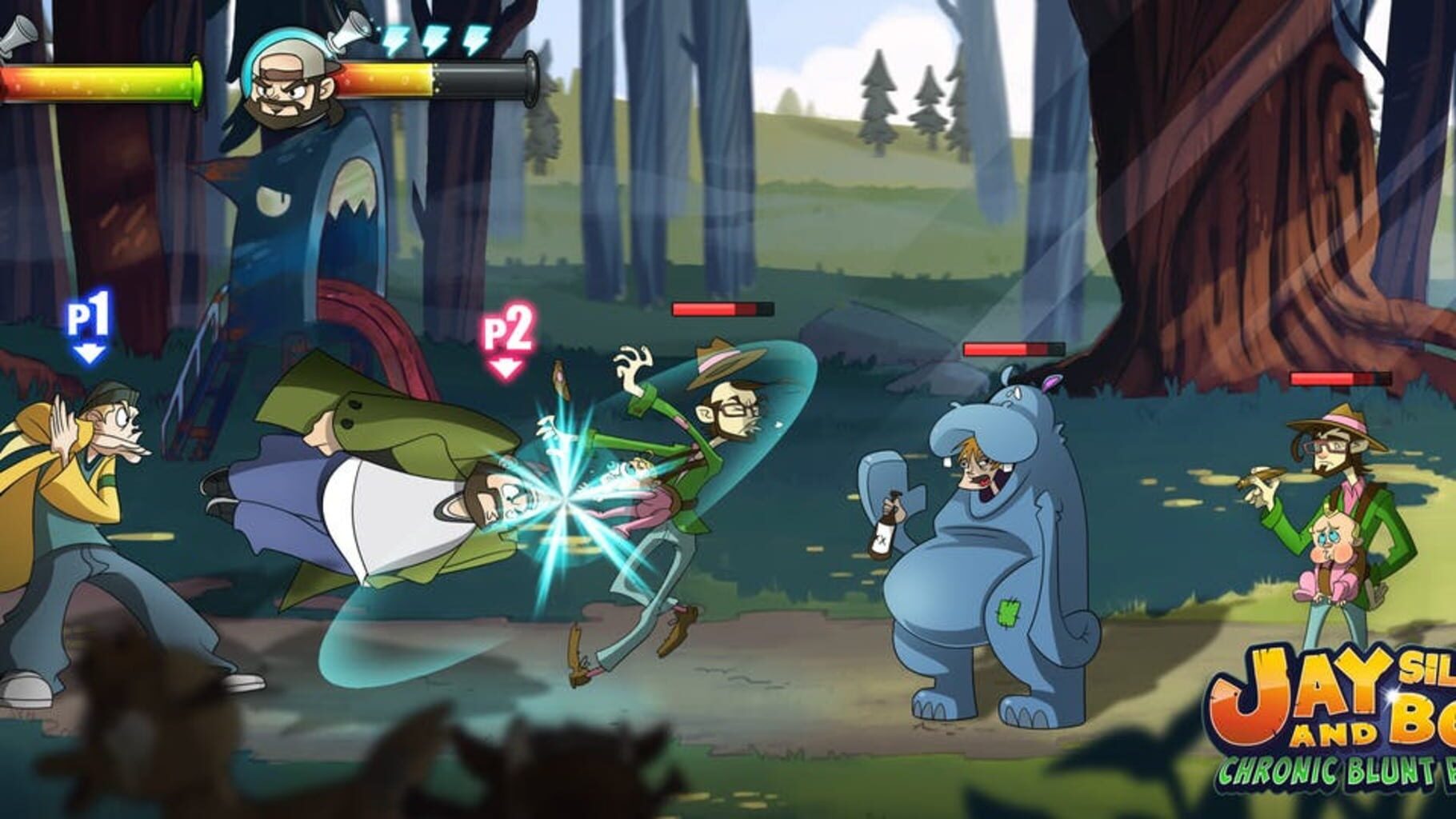The height and width of the screenshot is (819, 1456).
Task: Click the bottle item near the hippo enemy
Action: 883,529
